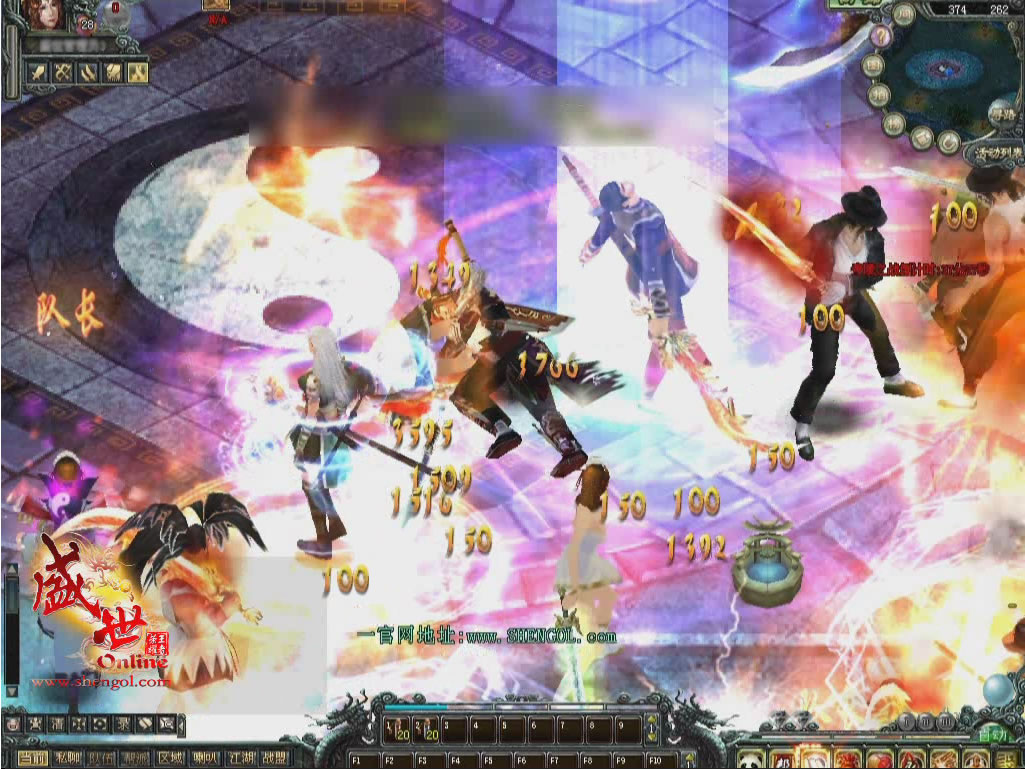Switch to the 当前 chat tab

coord(32,759)
